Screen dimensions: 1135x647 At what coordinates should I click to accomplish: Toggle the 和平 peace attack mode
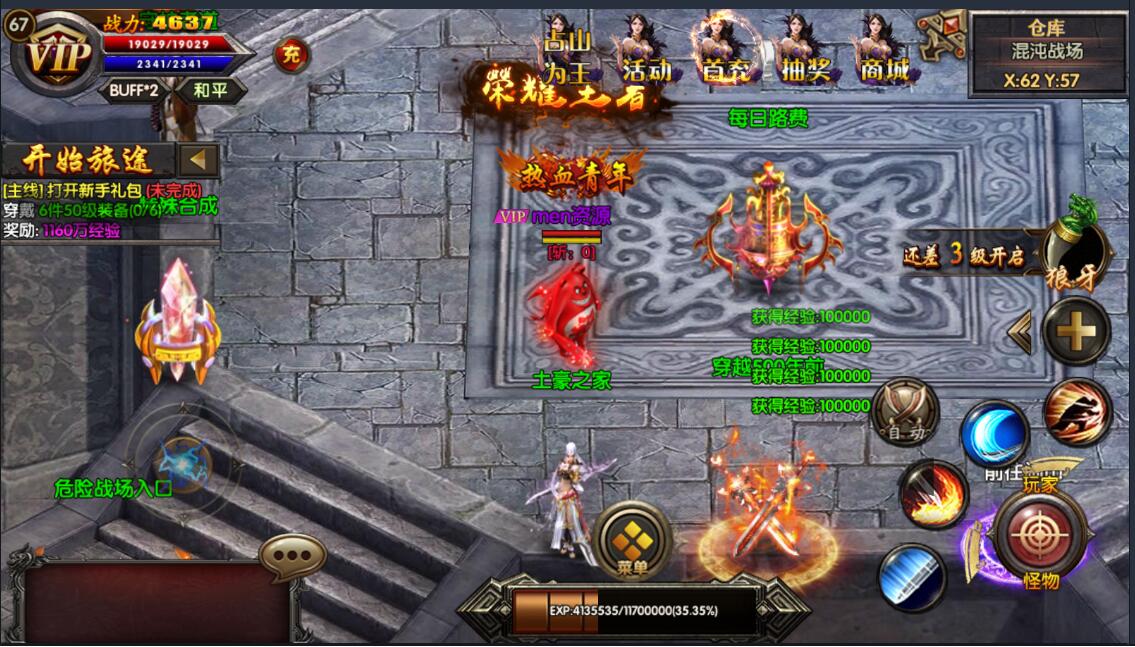(210, 91)
